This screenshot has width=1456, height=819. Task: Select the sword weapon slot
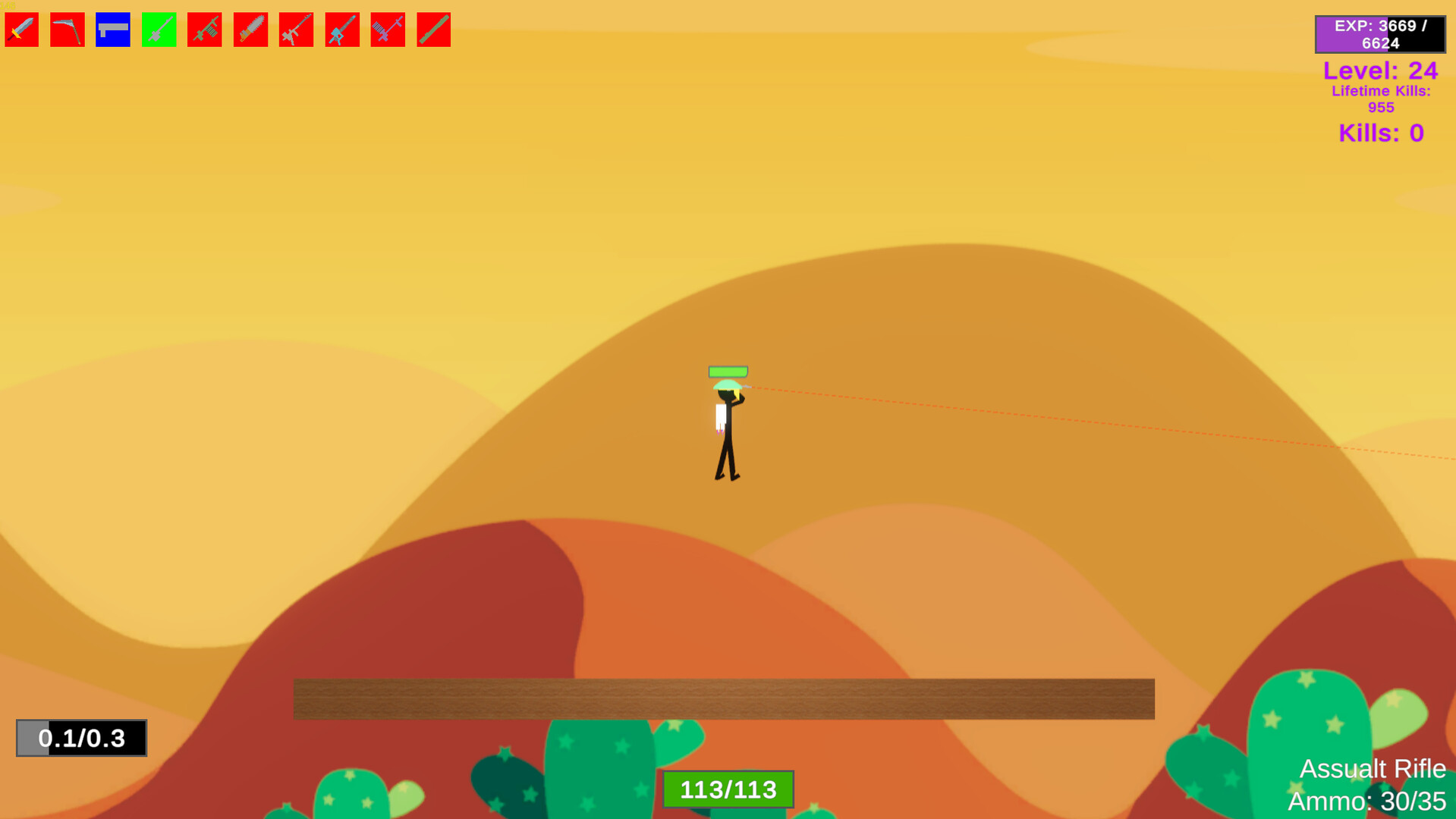21,30
